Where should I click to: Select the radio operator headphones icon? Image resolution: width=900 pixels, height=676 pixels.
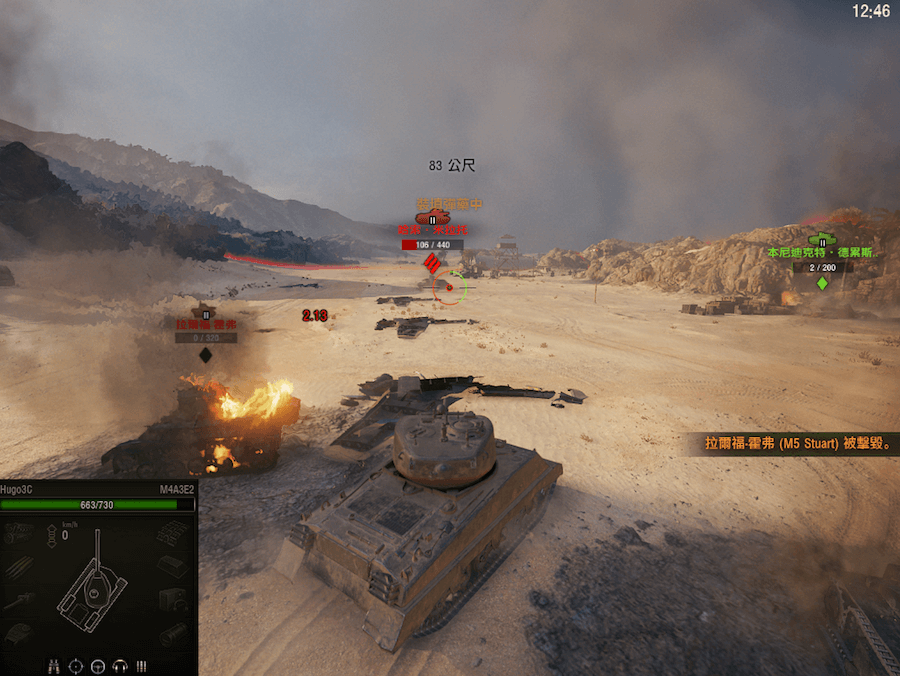pos(120,665)
